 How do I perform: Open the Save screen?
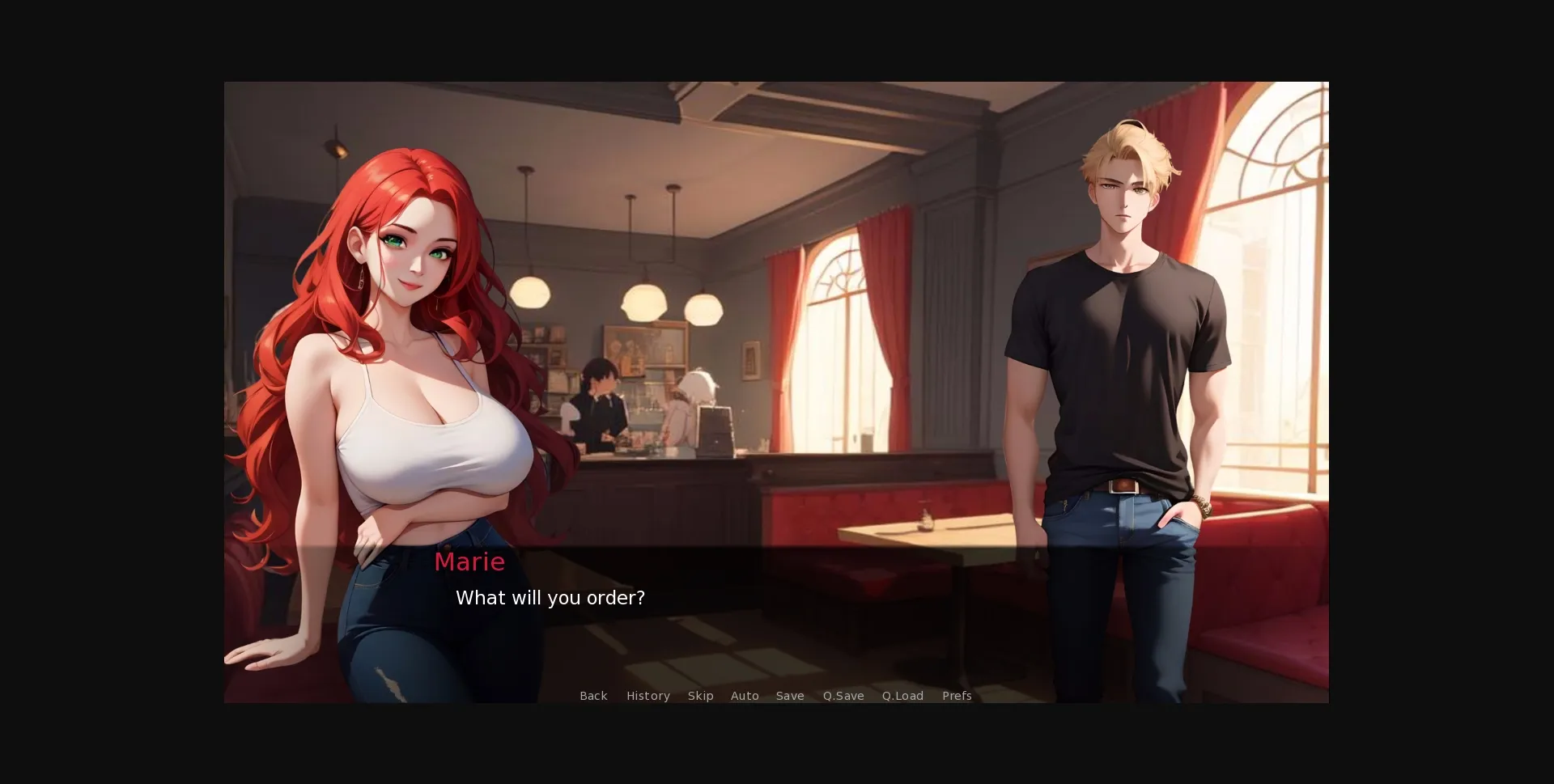click(x=790, y=696)
